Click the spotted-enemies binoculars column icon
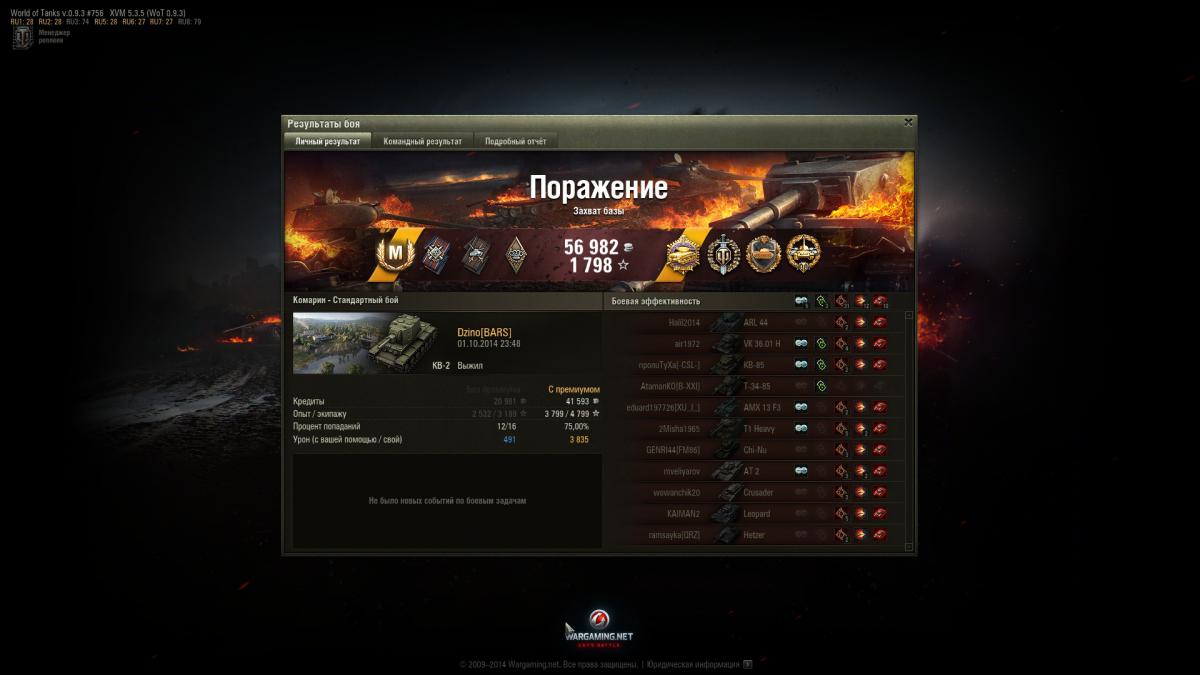The width and height of the screenshot is (1200, 675). [801, 300]
